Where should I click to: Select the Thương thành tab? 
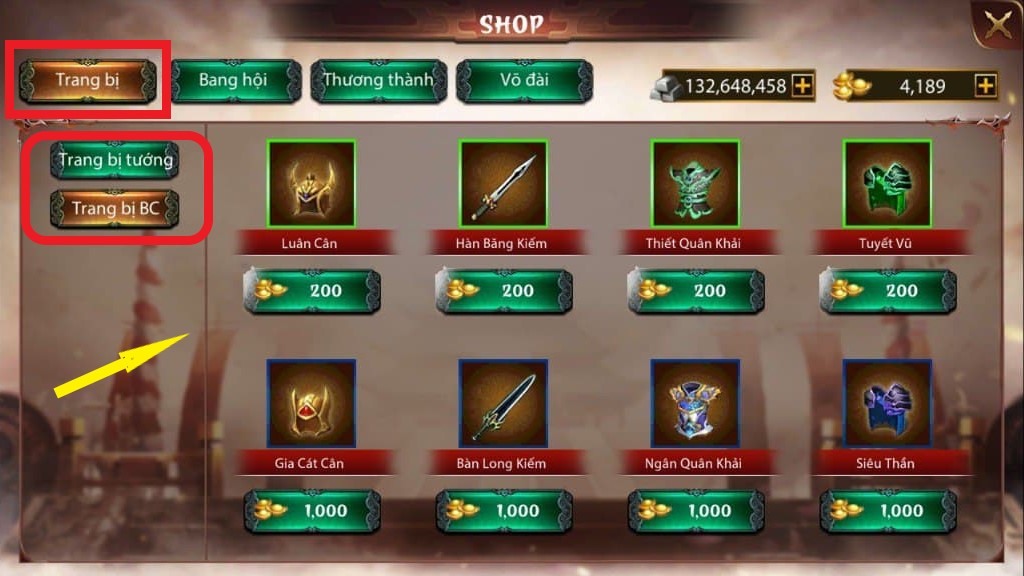pyautogui.click(x=378, y=80)
